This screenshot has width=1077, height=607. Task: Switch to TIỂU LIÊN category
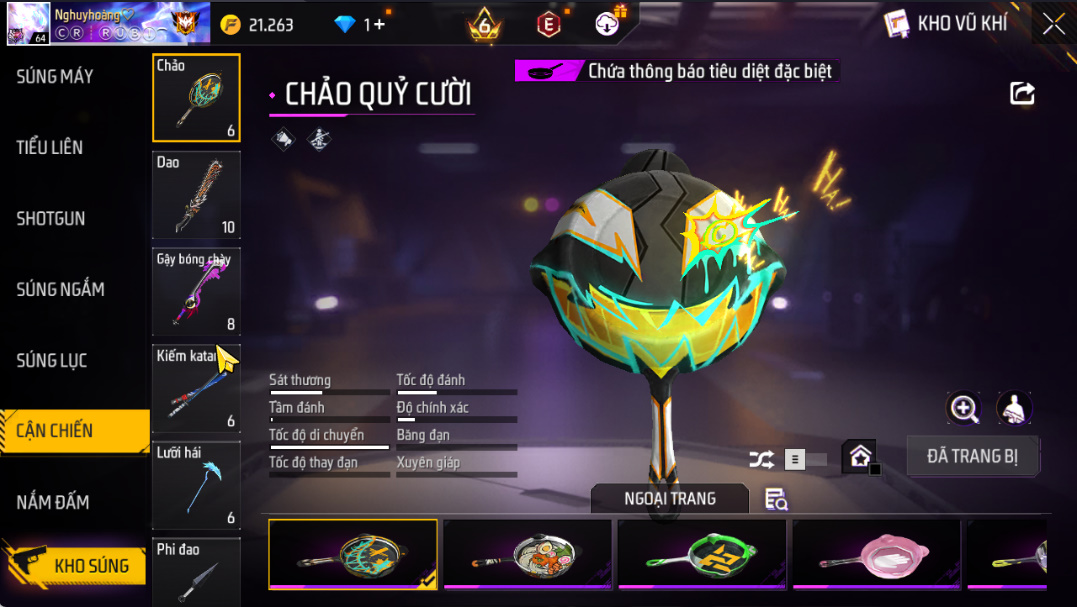coord(50,147)
